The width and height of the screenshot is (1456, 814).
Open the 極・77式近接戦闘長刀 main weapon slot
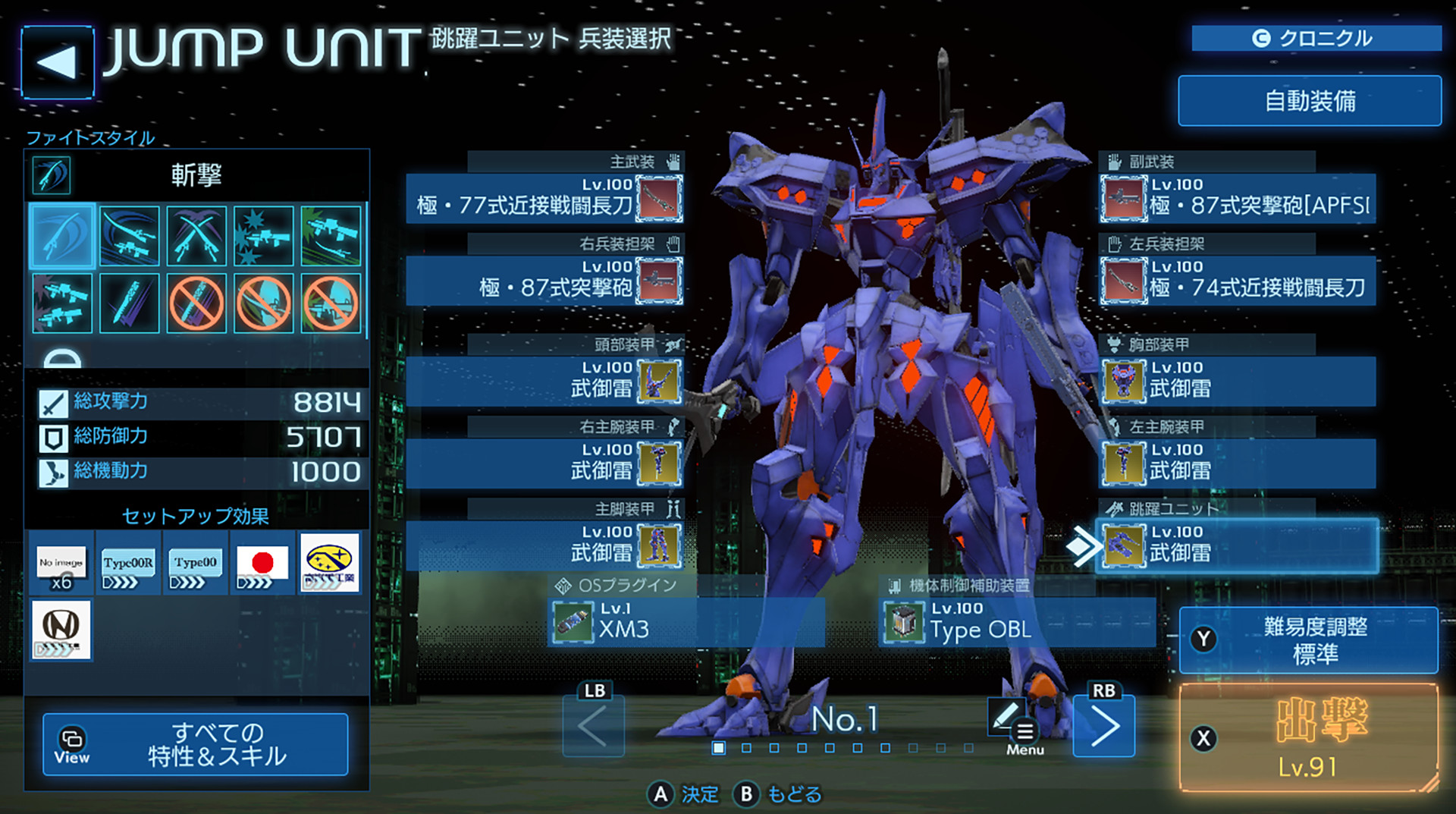coord(546,199)
